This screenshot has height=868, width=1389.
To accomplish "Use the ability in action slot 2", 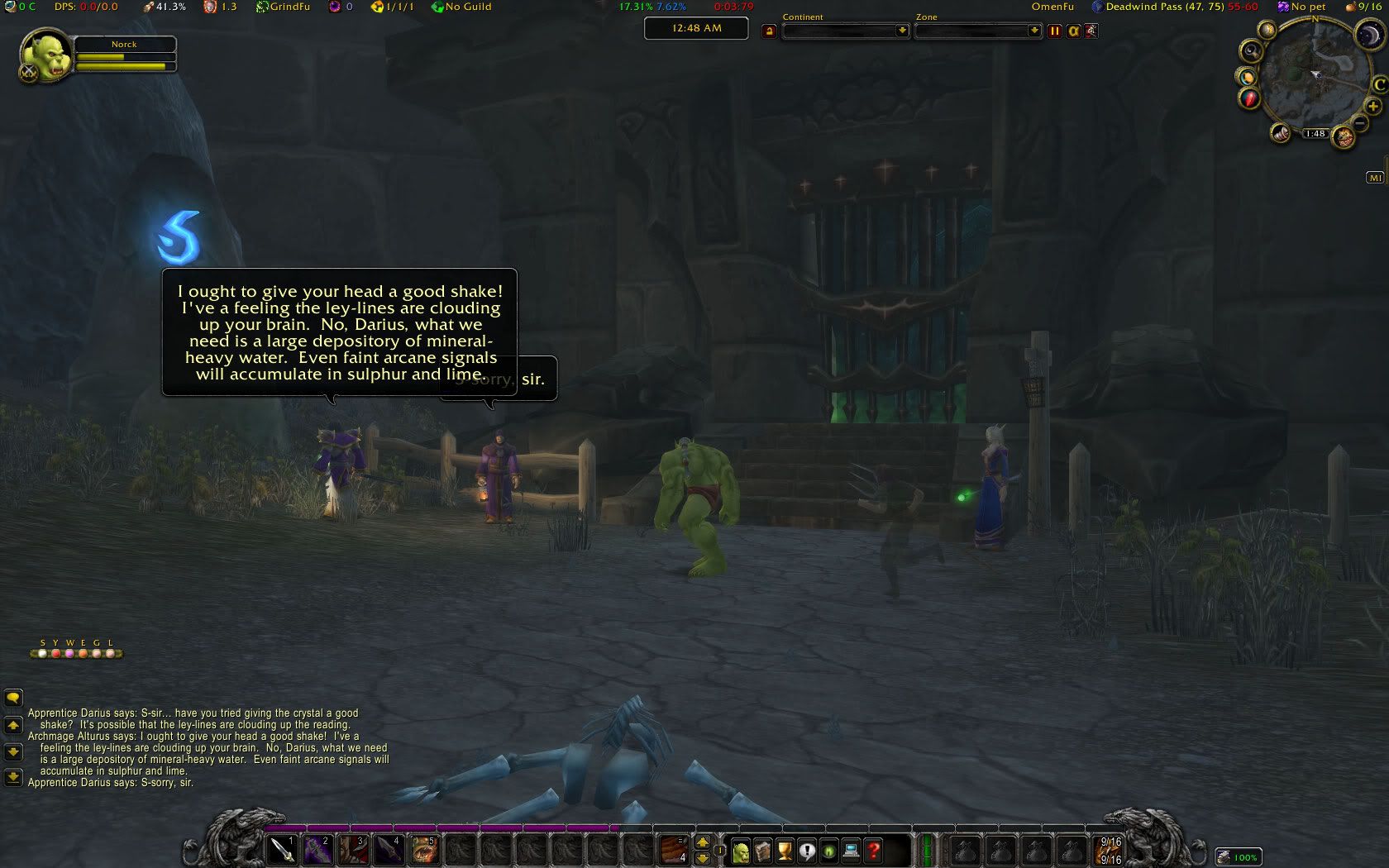I will [x=317, y=849].
